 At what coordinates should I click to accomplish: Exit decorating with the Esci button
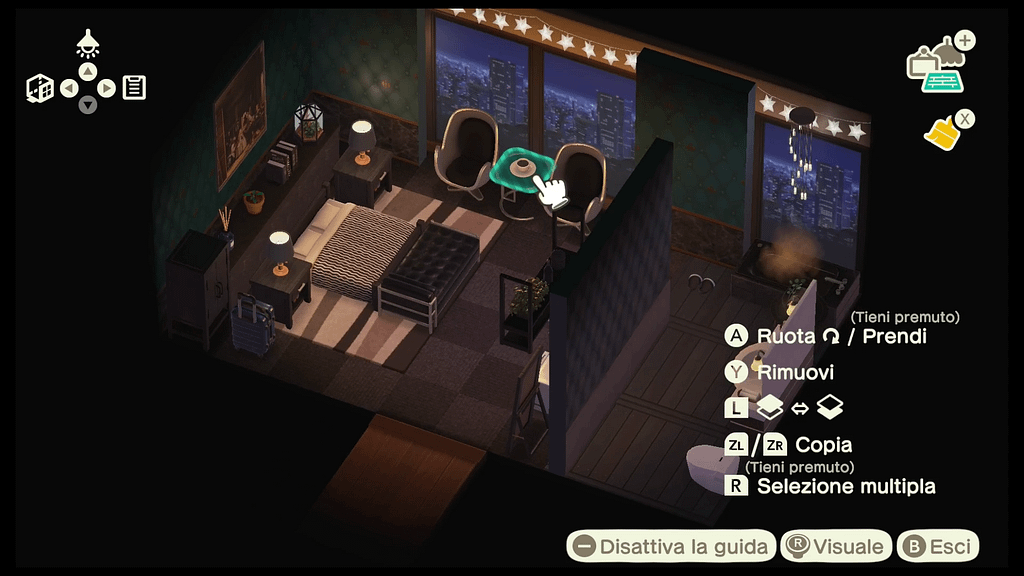pyautogui.click(x=937, y=546)
